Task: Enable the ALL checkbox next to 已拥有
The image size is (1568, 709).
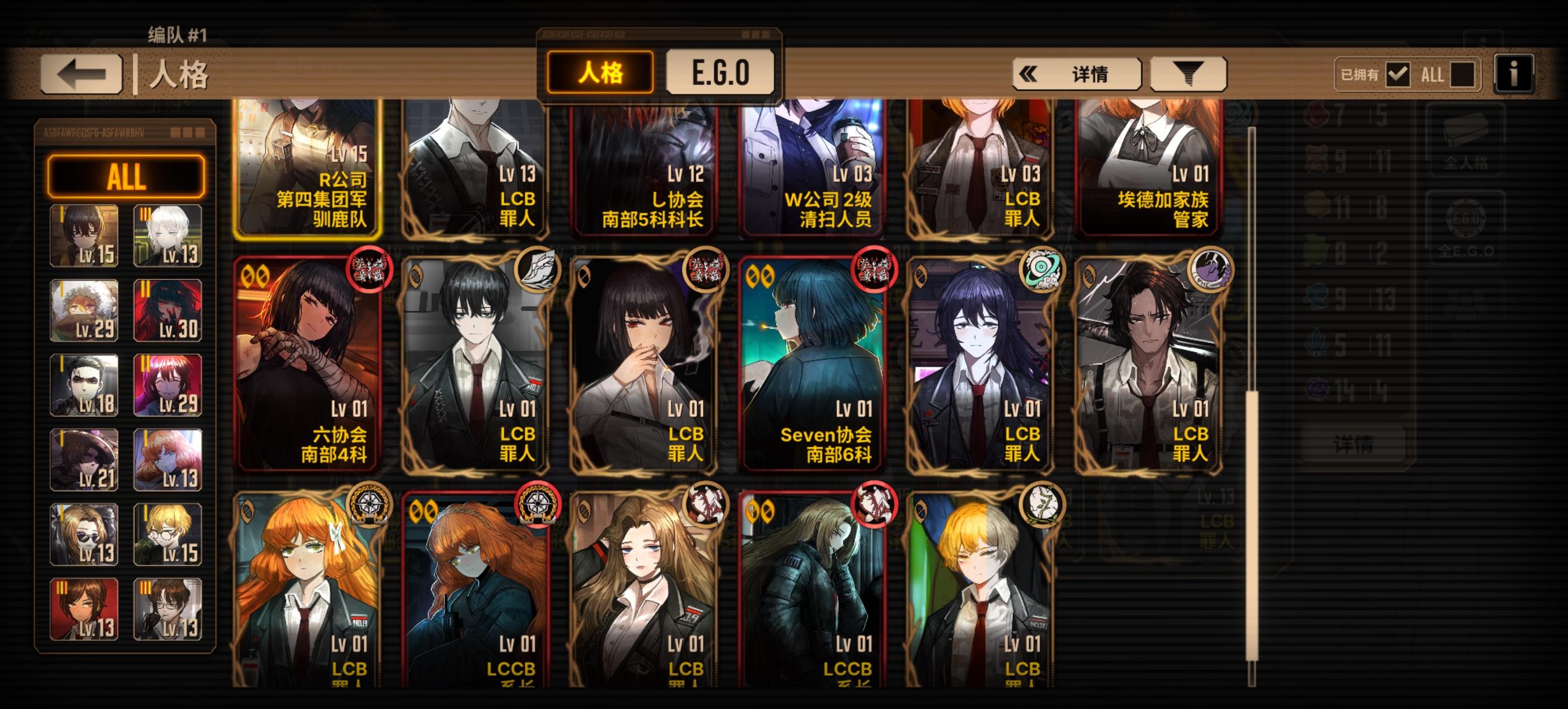Action: [1465, 74]
